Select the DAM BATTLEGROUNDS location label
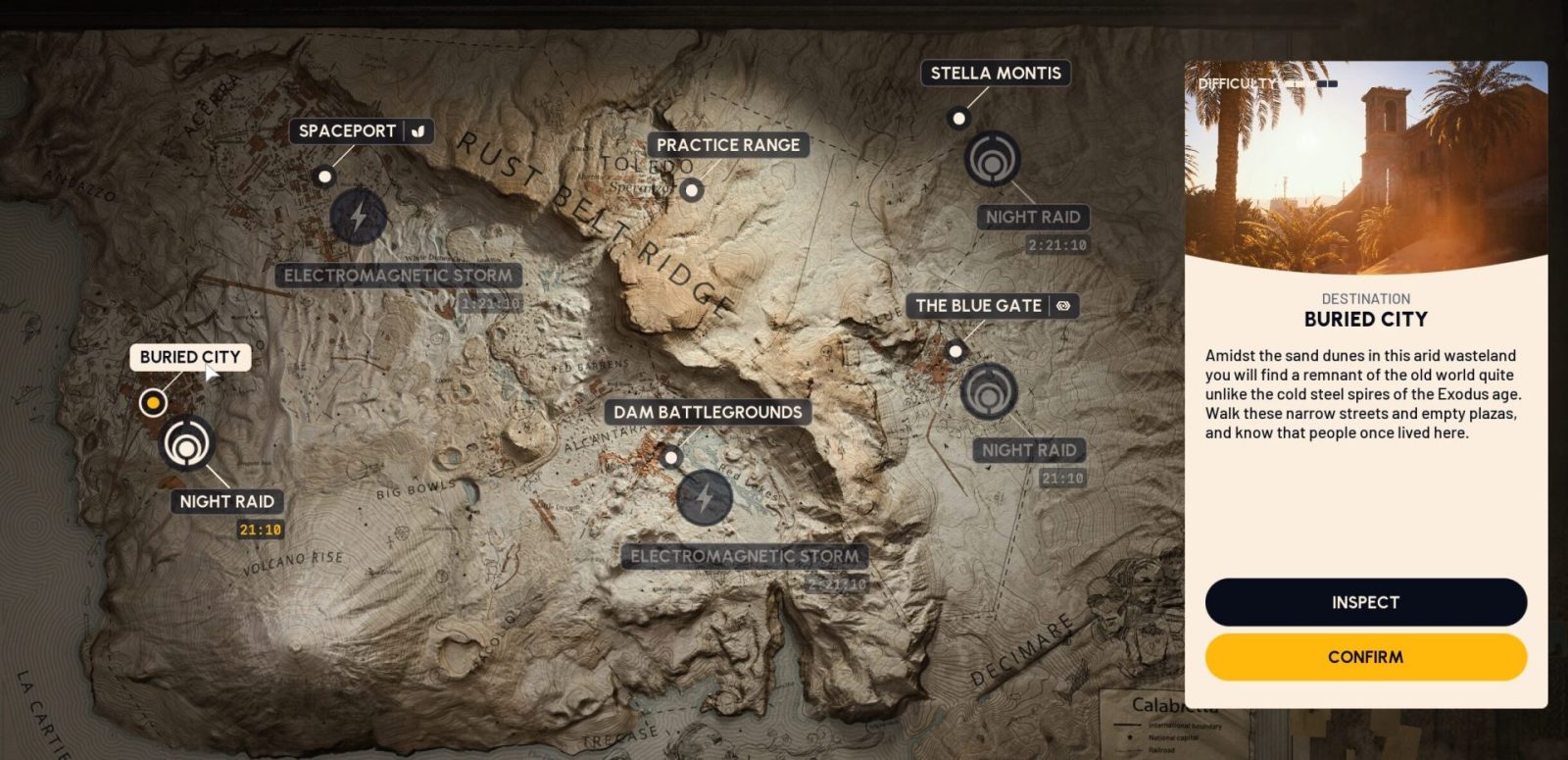This screenshot has width=1568, height=760. click(x=707, y=412)
